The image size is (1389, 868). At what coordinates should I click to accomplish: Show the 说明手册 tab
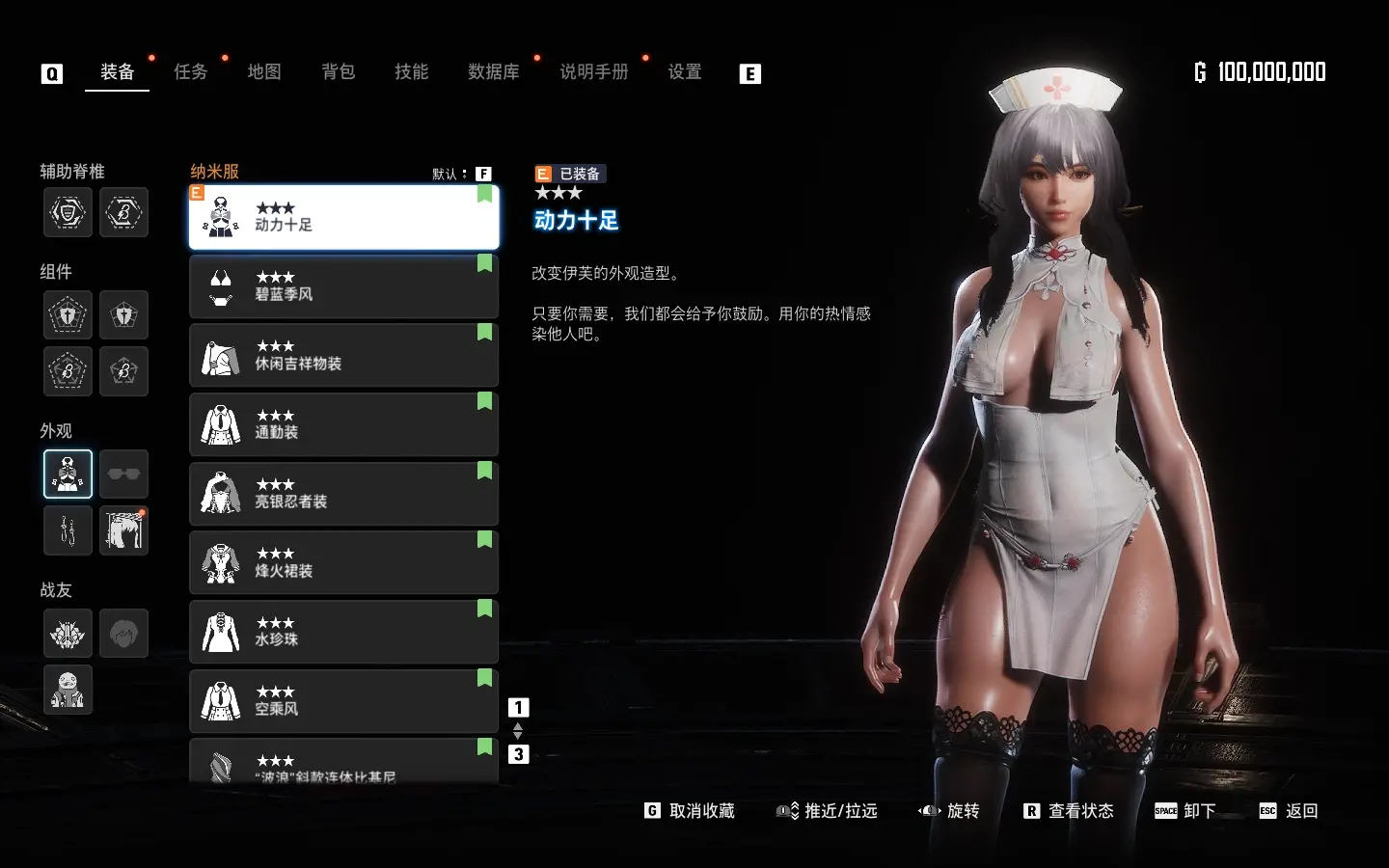tap(593, 72)
